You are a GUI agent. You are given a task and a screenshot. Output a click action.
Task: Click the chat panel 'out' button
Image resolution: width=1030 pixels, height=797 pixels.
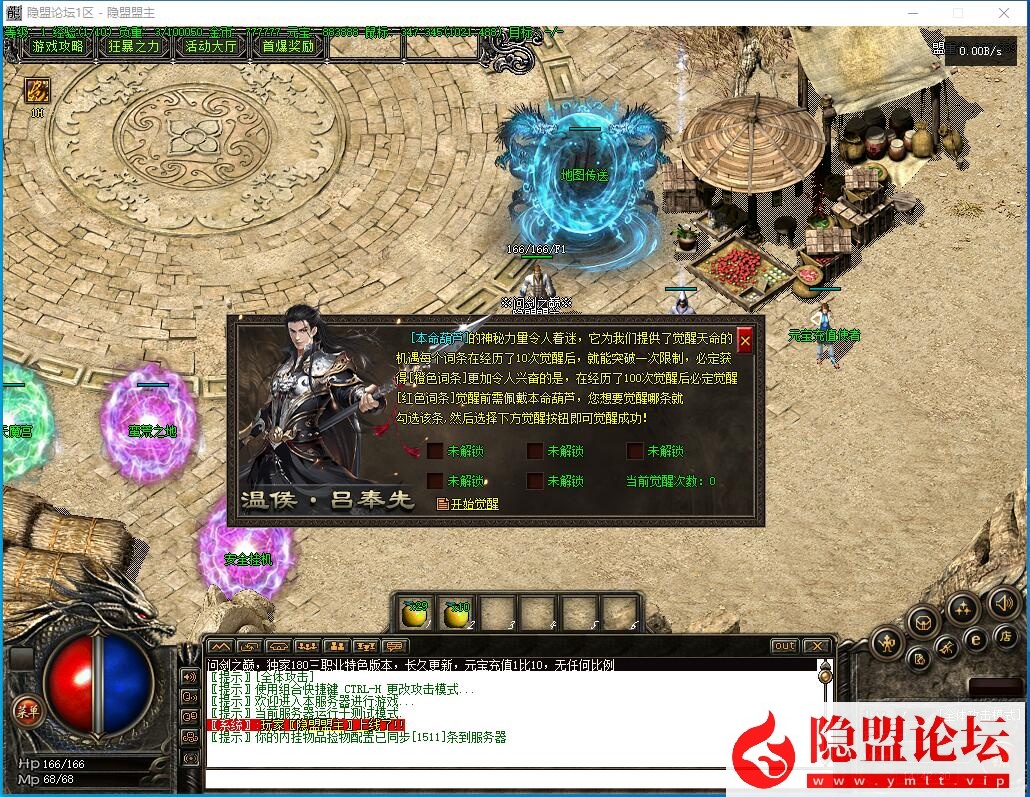[x=785, y=646]
